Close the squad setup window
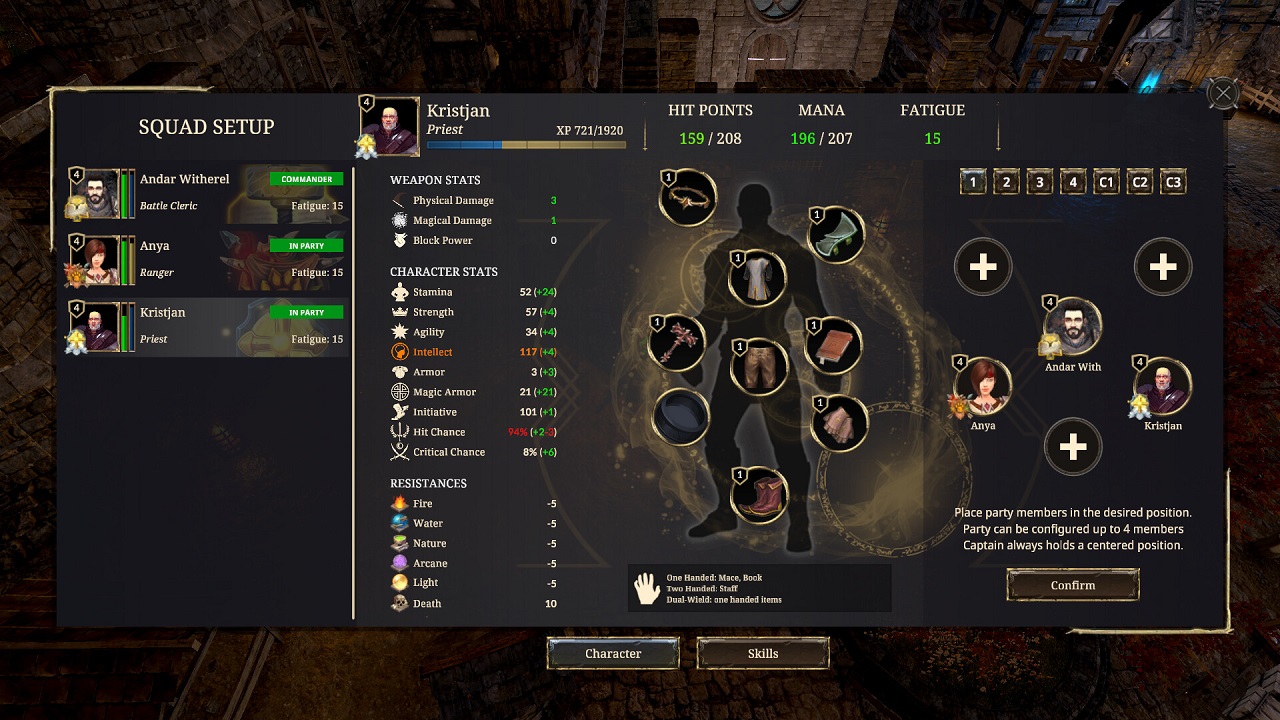This screenshot has height=720, width=1280. [1223, 94]
